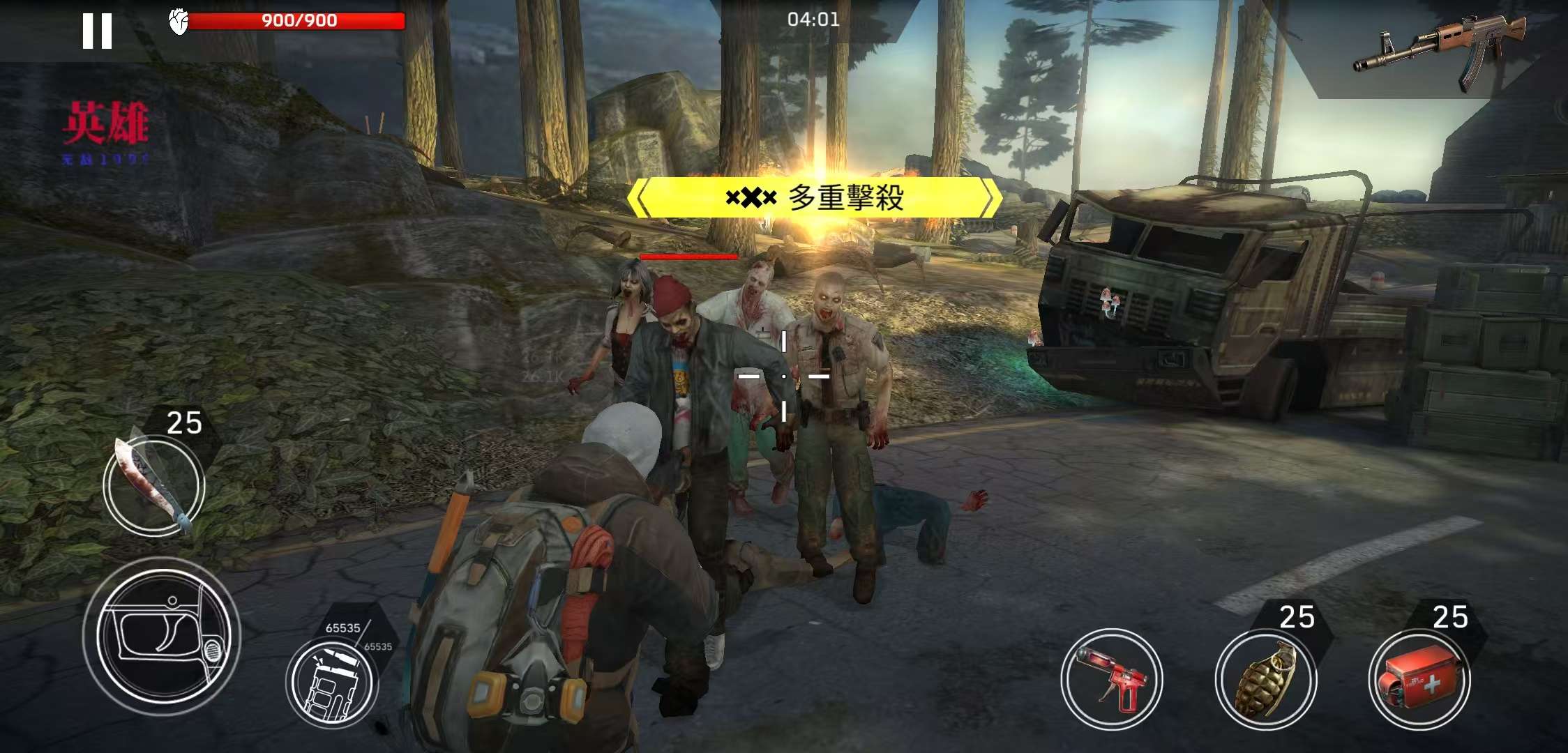Use the red medkit

coord(1419,679)
